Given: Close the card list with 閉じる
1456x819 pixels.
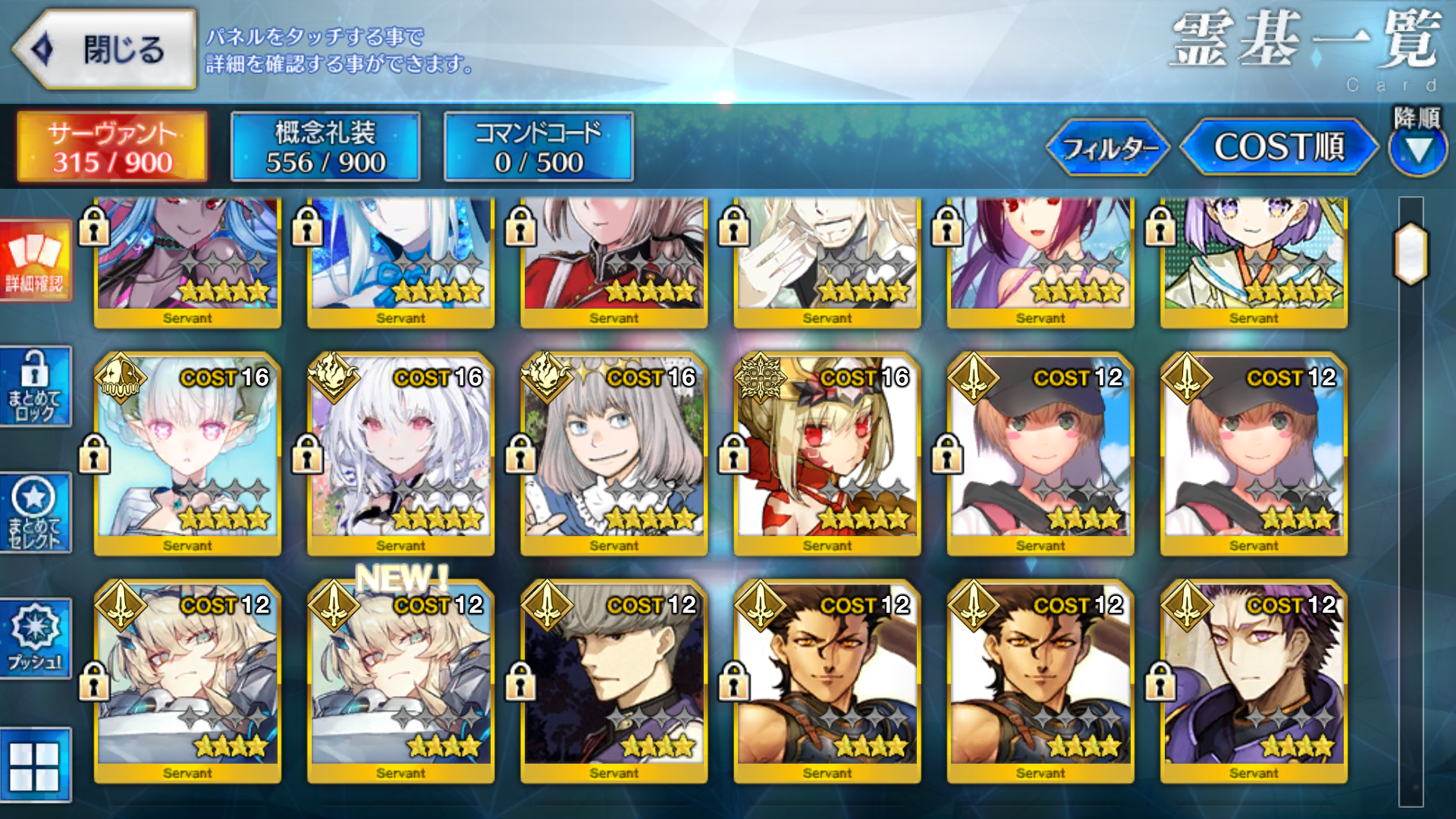Looking at the screenshot, I should [105, 50].
